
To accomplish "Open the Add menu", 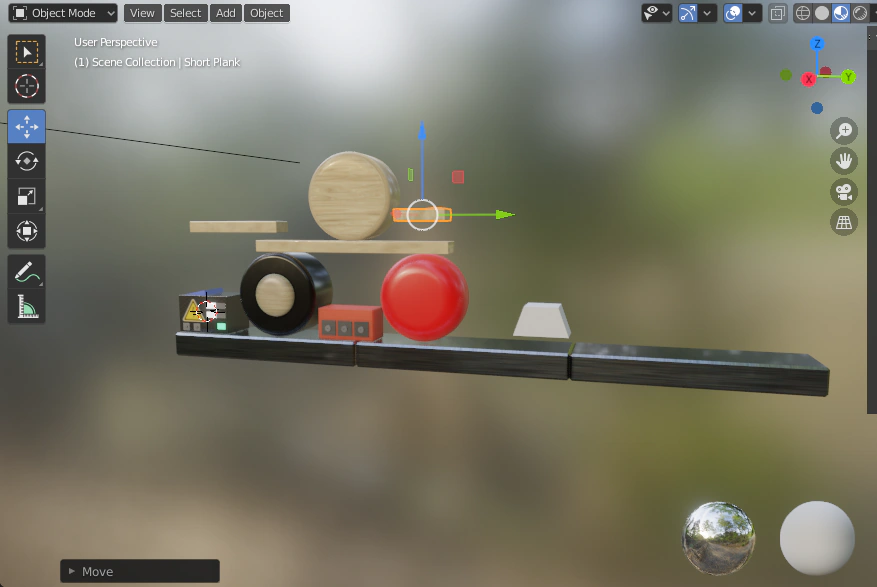I will coord(226,13).
